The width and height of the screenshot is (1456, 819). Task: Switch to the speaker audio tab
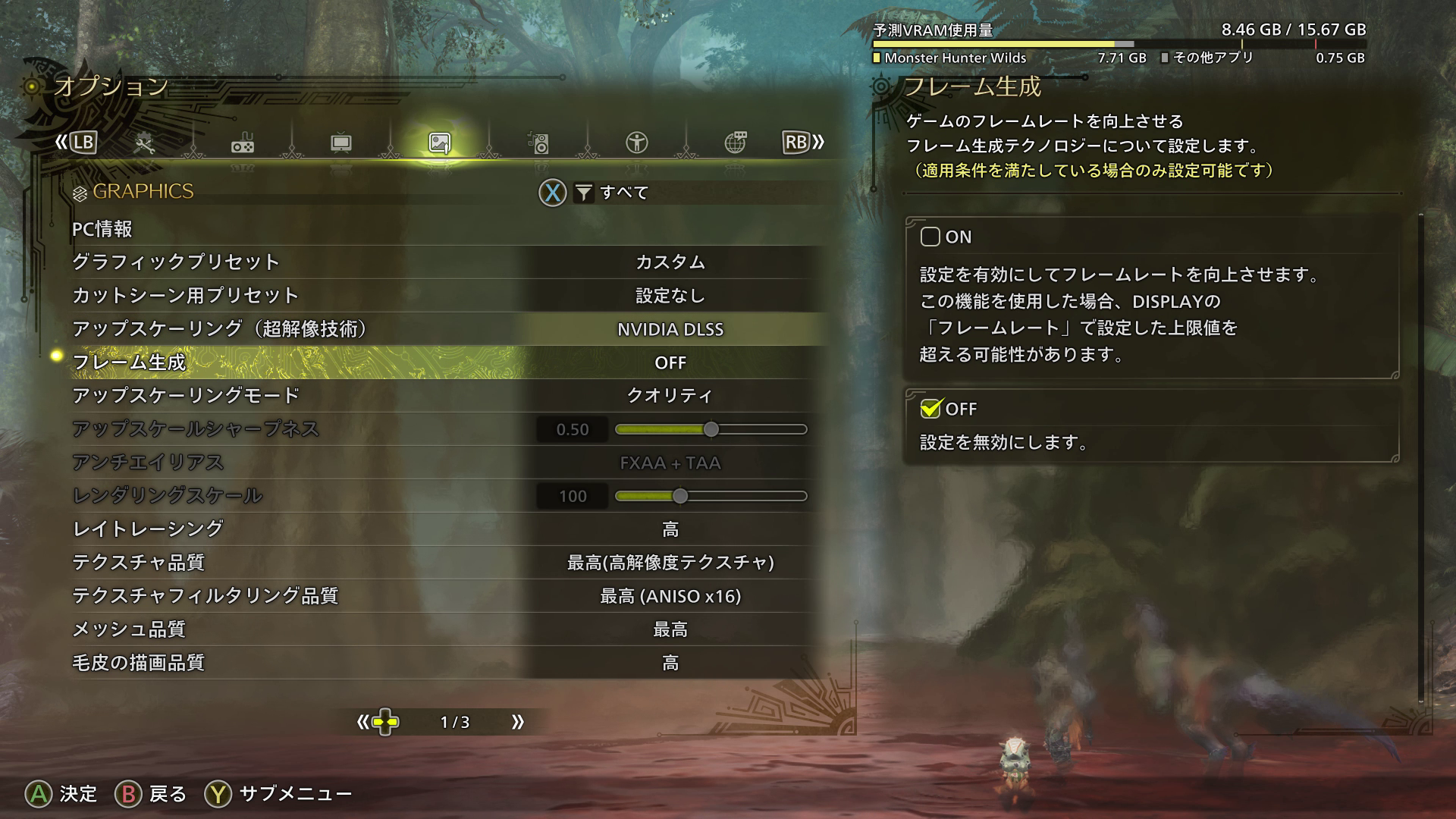point(538,143)
